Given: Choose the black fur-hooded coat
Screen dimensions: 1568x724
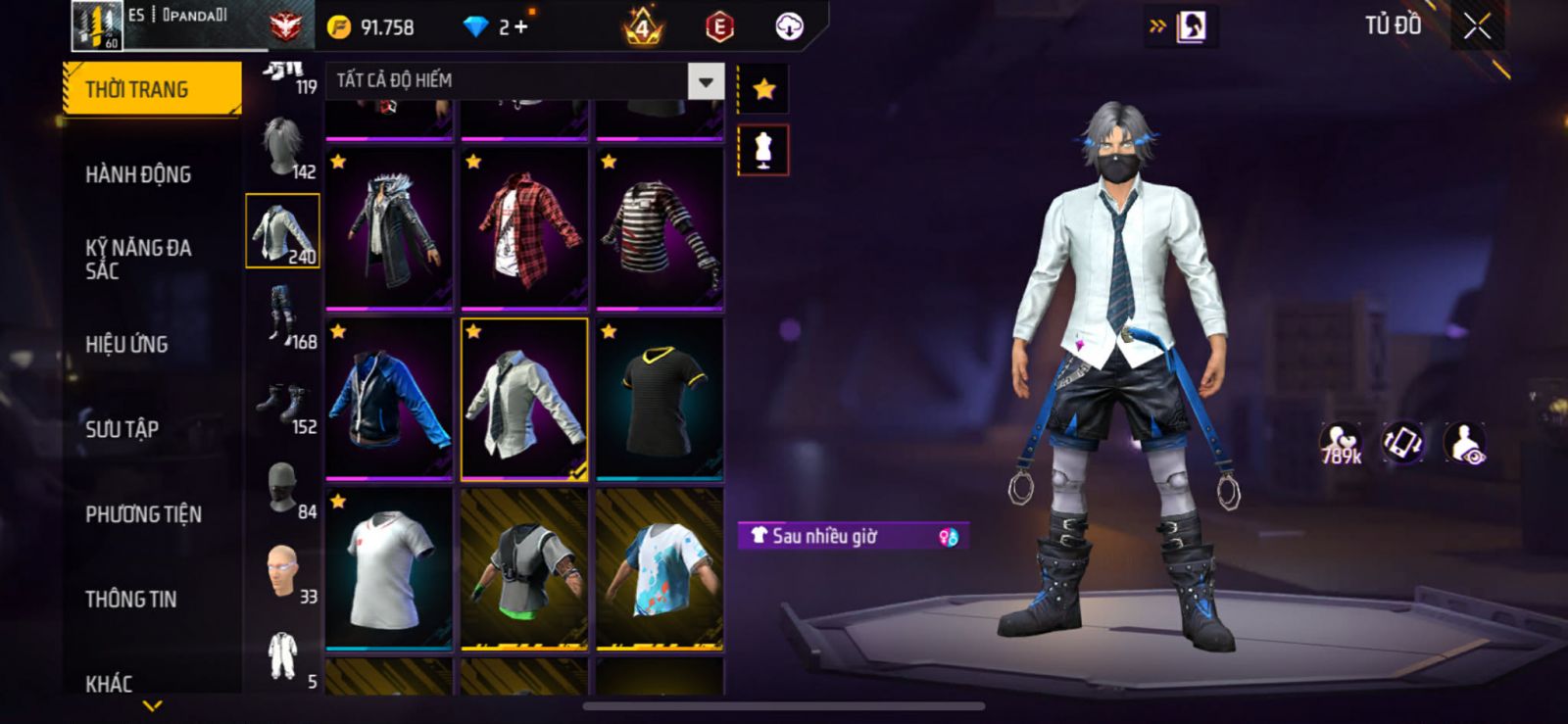Looking at the screenshot, I should click(389, 229).
